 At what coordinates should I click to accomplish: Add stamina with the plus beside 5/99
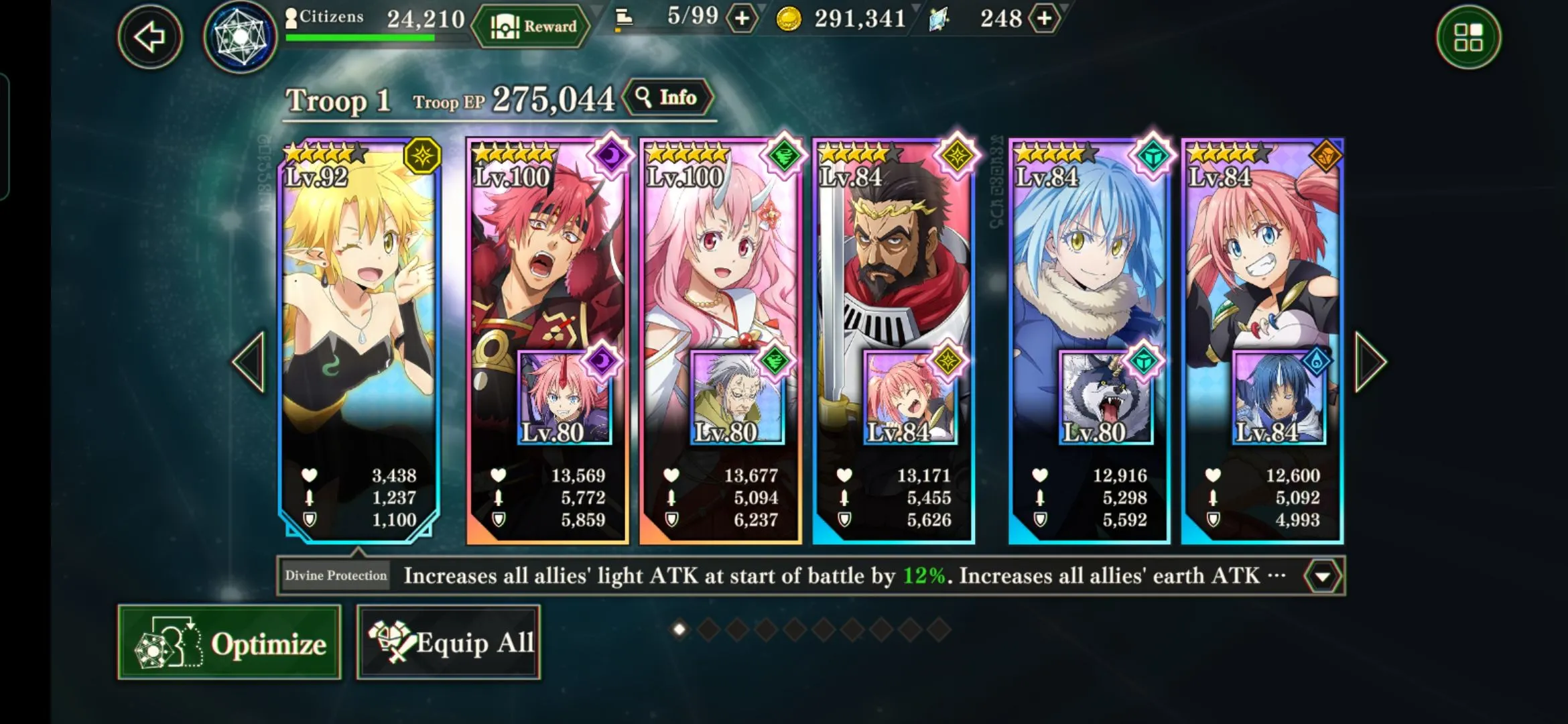[x=742, y=19]
